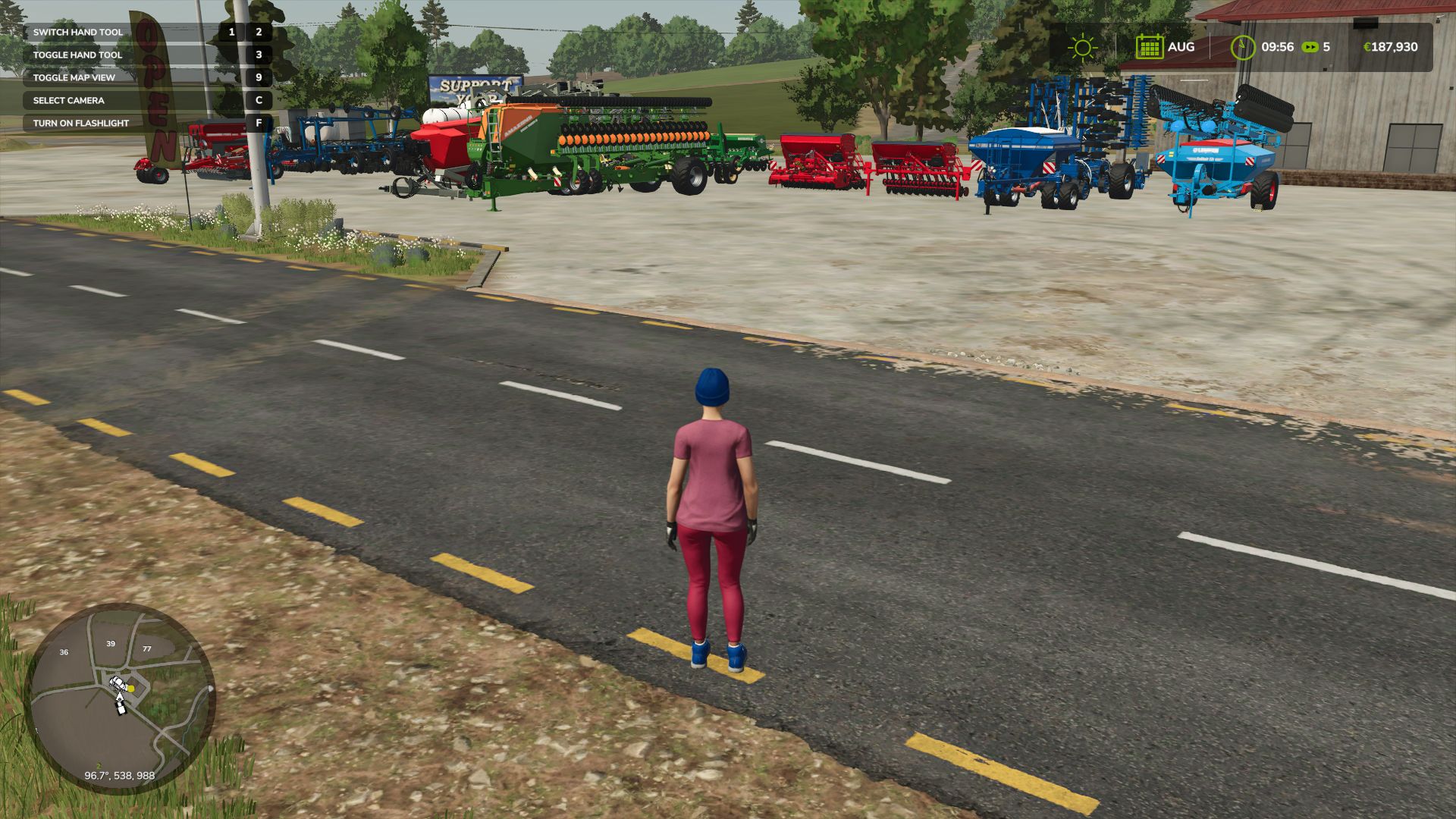
Task: Select field 39 marker on the minimap
Action: click(x=111, y=644)
